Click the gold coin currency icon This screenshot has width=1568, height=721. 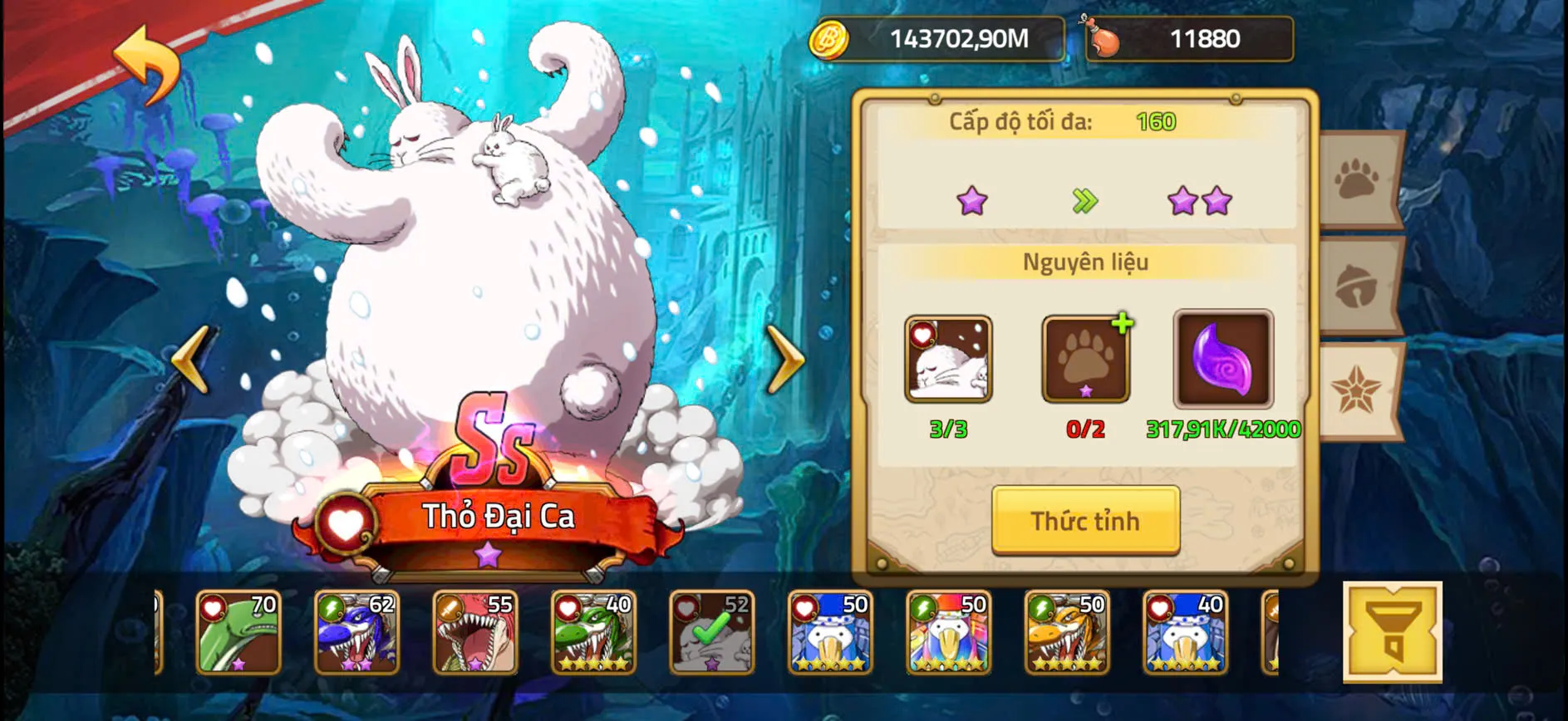831,37
